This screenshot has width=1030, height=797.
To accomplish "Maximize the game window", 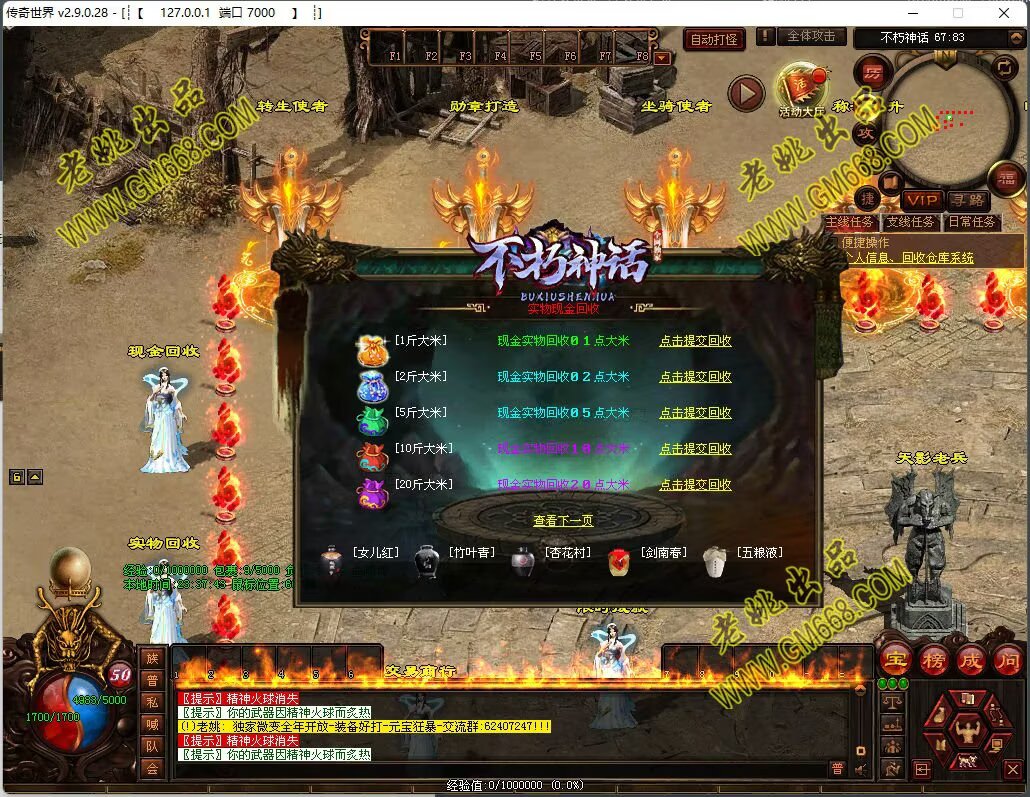I will [x=958, y=13].
